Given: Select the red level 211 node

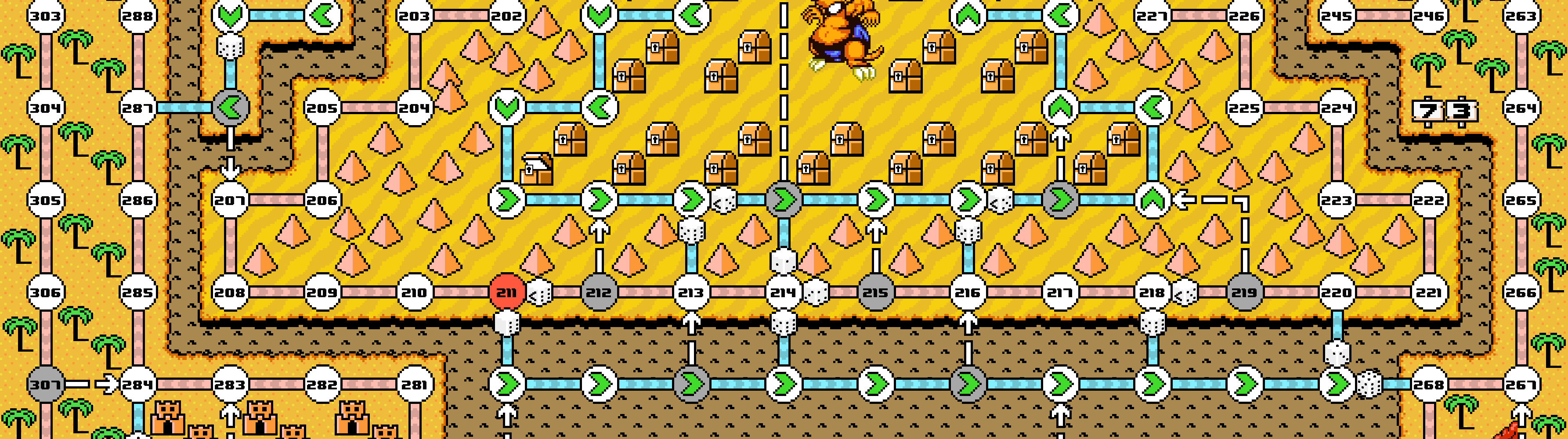Looking at the screenshot, I should (506, 292).
